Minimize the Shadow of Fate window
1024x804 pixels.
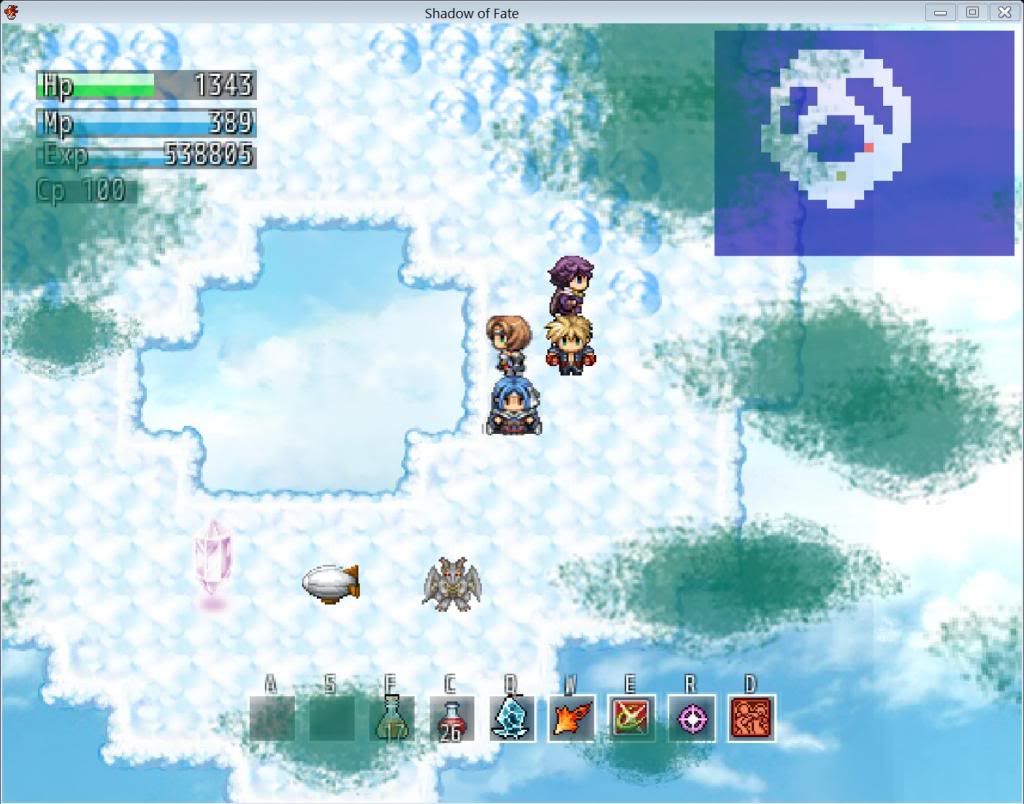click(x=940, y=12)
